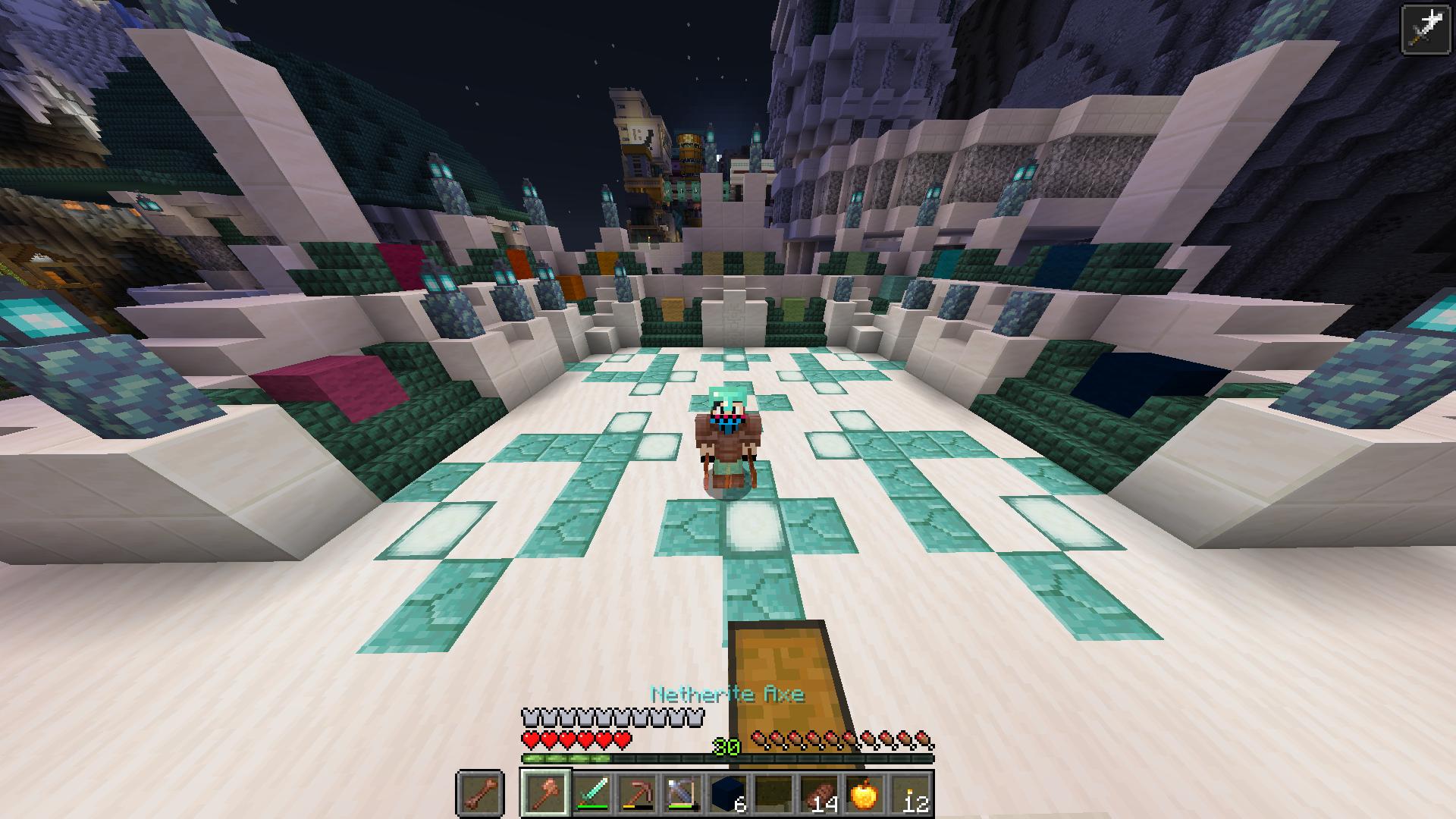Viewport: 1456px width, 819px height.
Task: Select the diamond sword hotbar slot
Action: coord(590,794)
